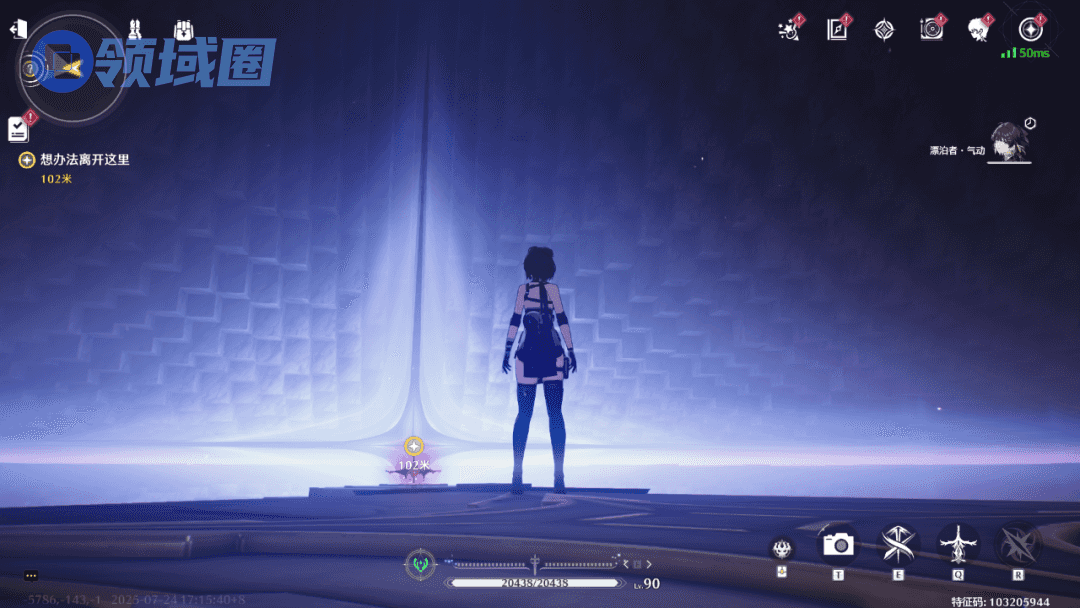Open the circled star menu icon
The image size is (1080, 608).
[x=1030, y=29]
